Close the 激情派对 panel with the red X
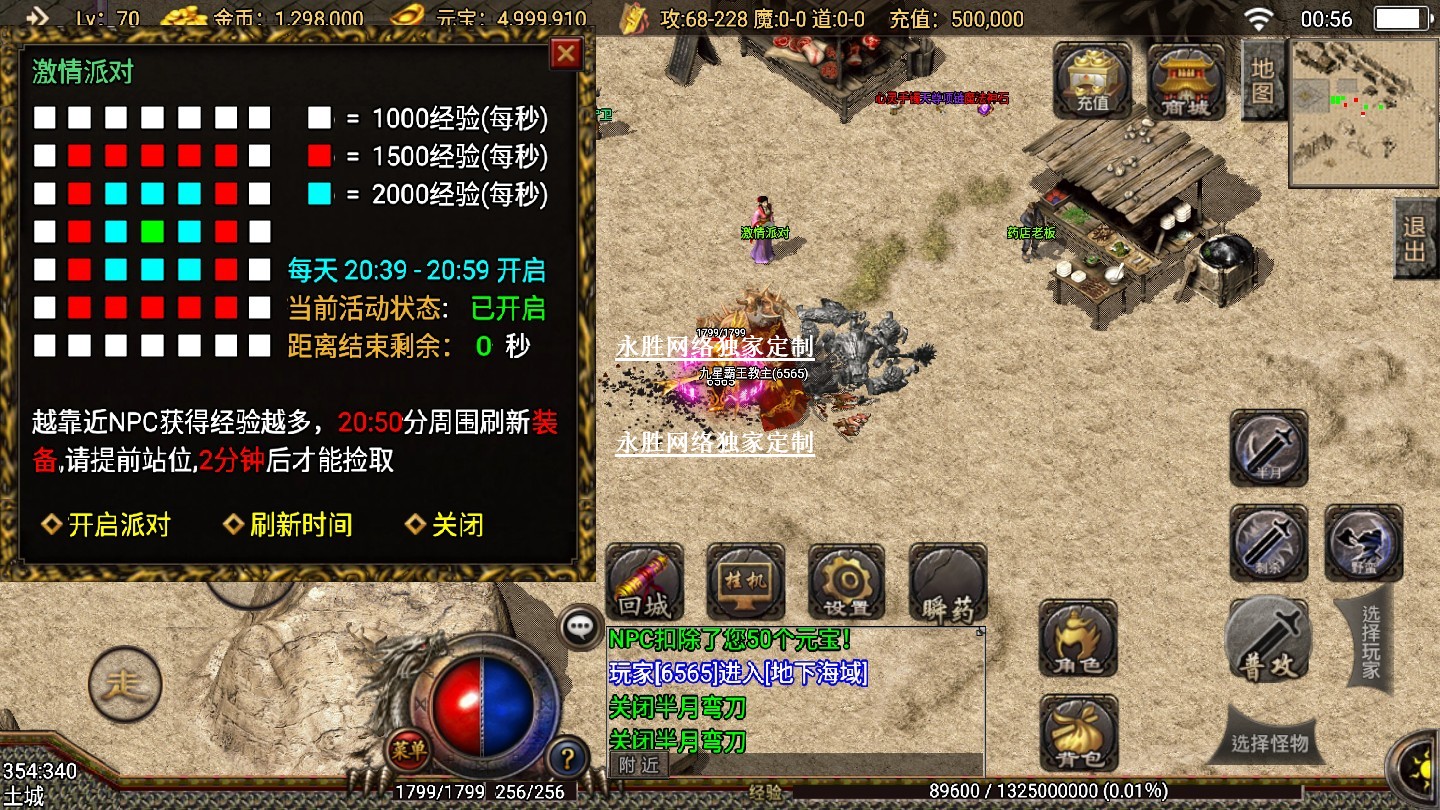Viewport: 1440px width, 810px height. (566, 53)
